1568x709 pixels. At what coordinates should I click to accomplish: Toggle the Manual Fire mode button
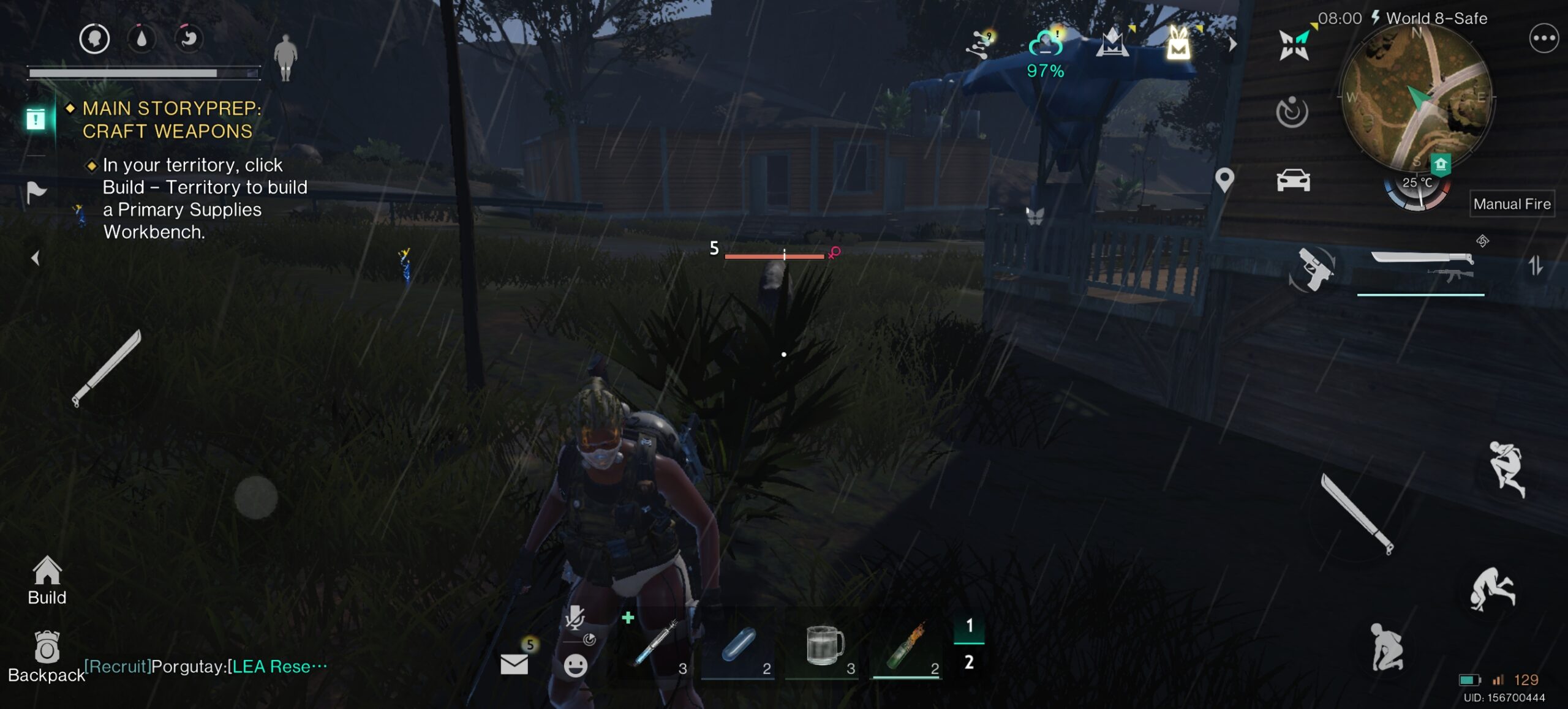tap(1512, 204)
